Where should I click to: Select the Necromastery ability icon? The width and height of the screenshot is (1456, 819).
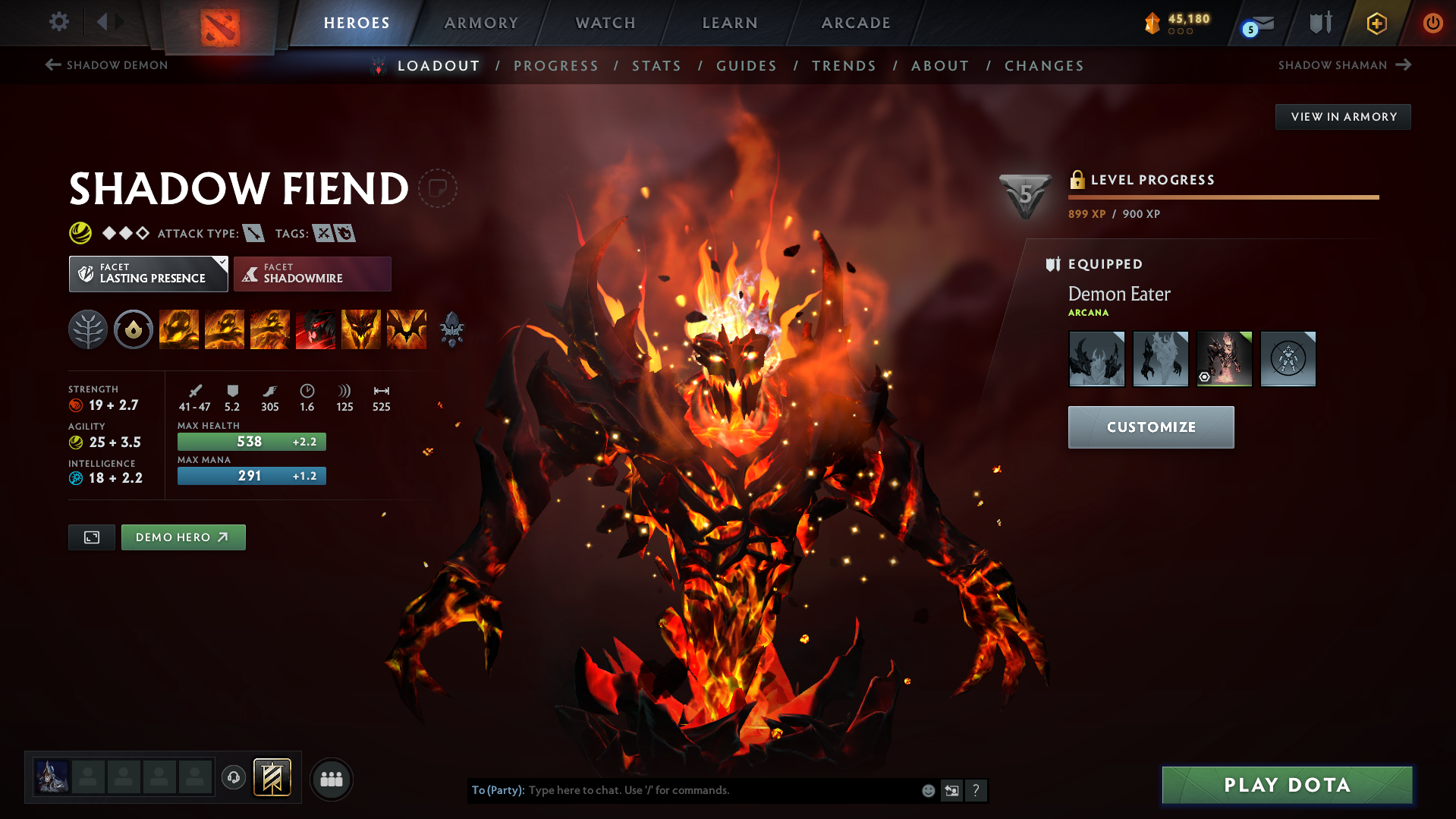316,329
